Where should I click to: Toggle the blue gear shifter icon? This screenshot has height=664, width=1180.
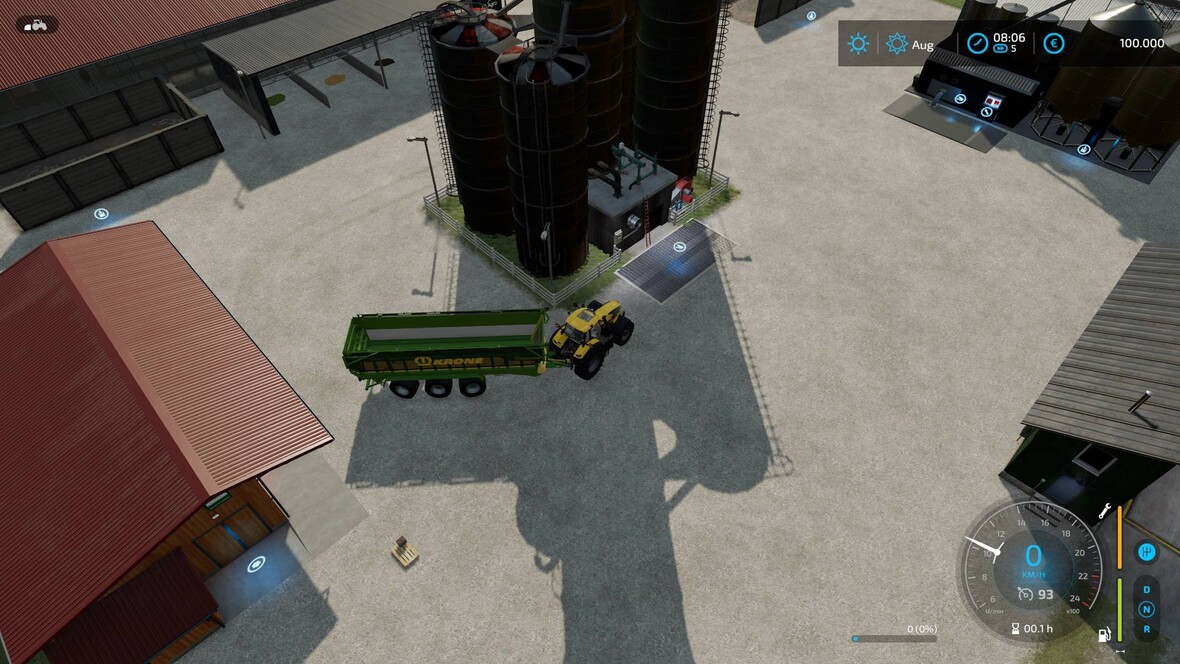[x=1146, y=551]
